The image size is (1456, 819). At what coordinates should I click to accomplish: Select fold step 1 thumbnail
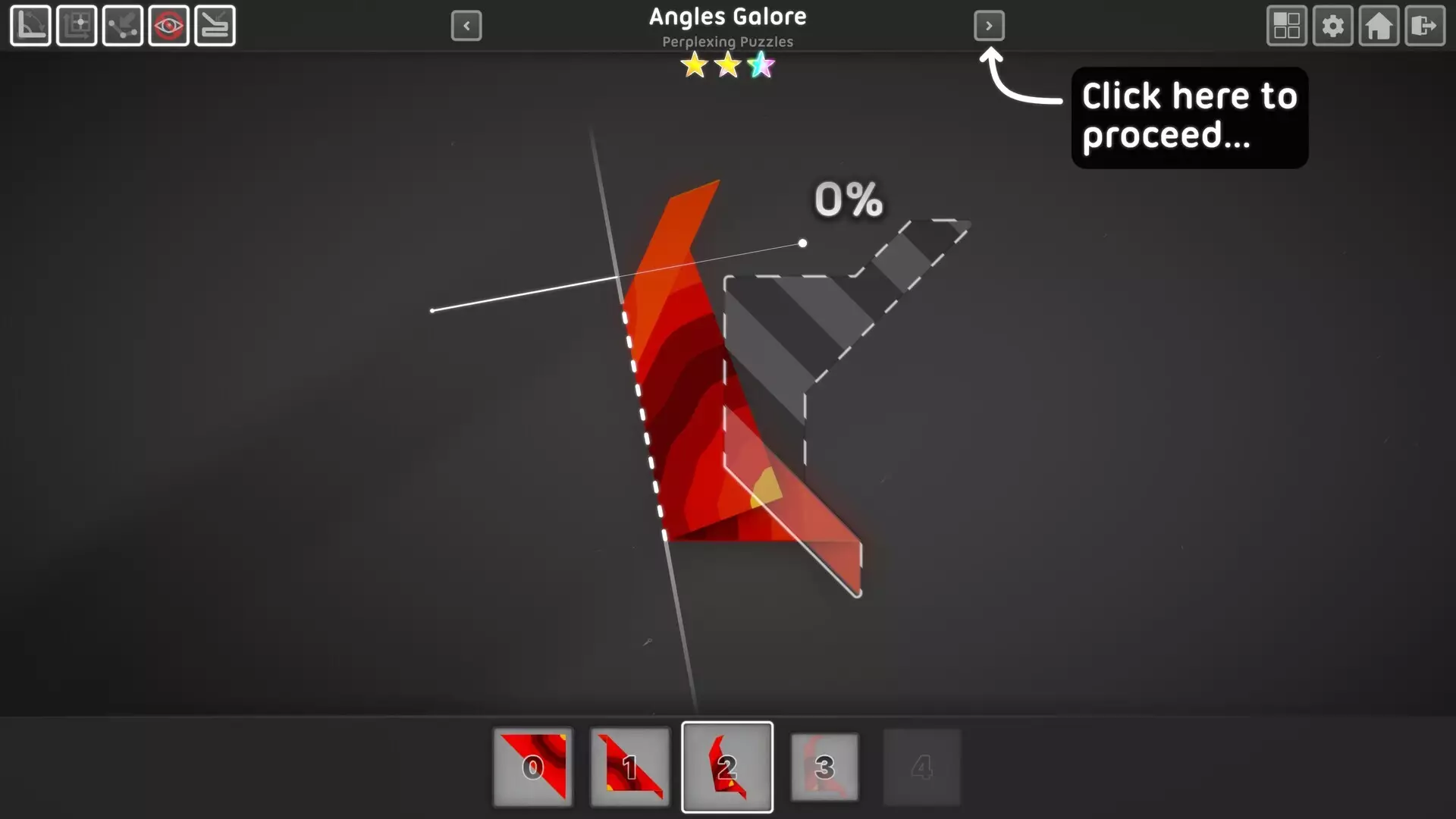coord(629,766)
